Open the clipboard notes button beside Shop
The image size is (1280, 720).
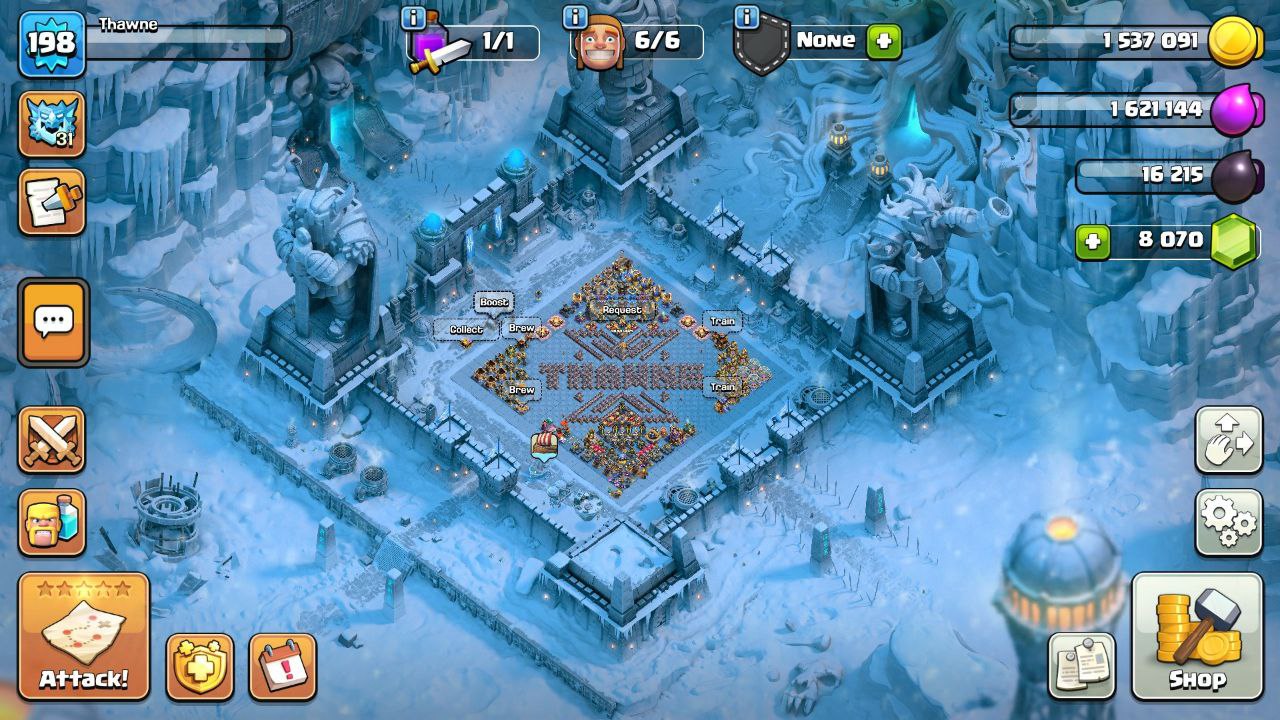tap(1082, 665)
